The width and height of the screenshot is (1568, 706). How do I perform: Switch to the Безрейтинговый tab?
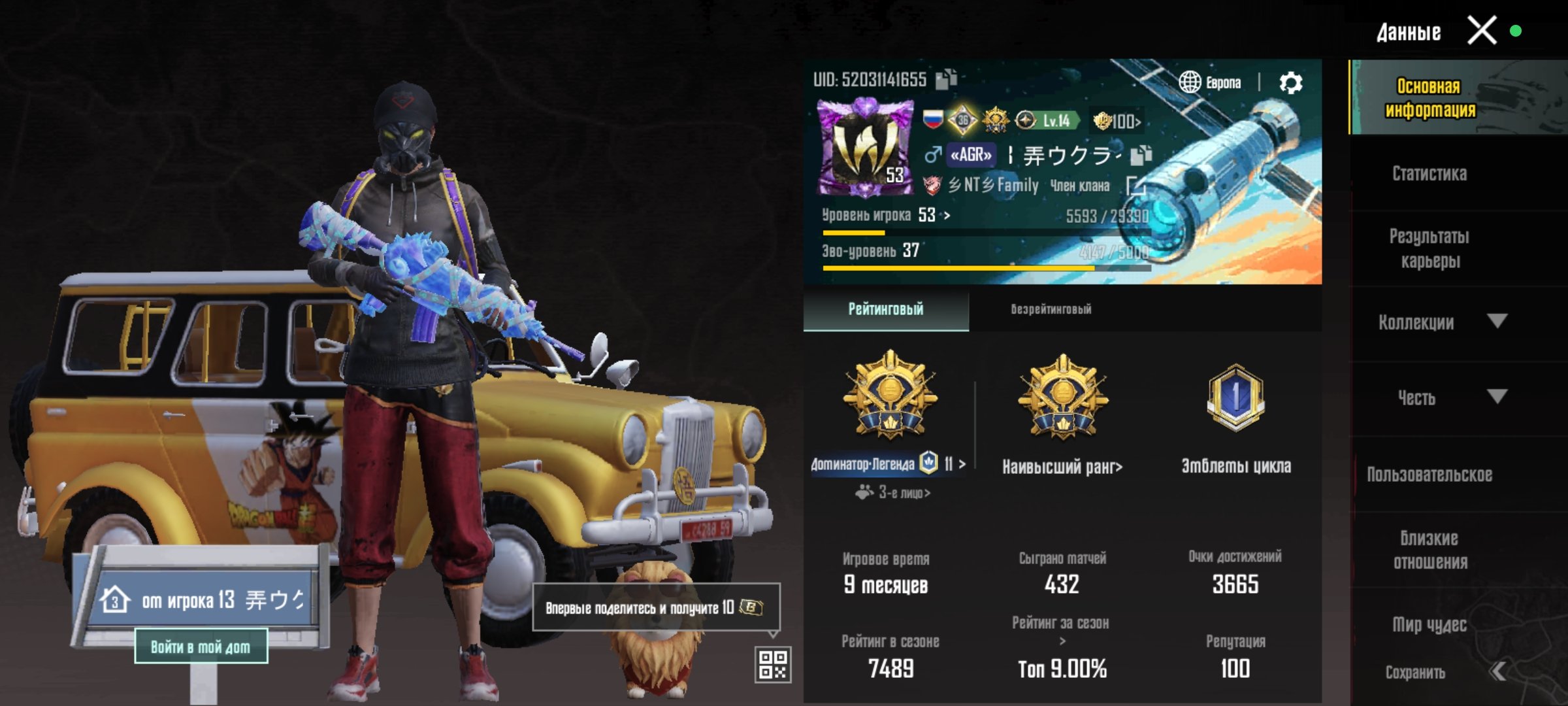(1051, 309)
